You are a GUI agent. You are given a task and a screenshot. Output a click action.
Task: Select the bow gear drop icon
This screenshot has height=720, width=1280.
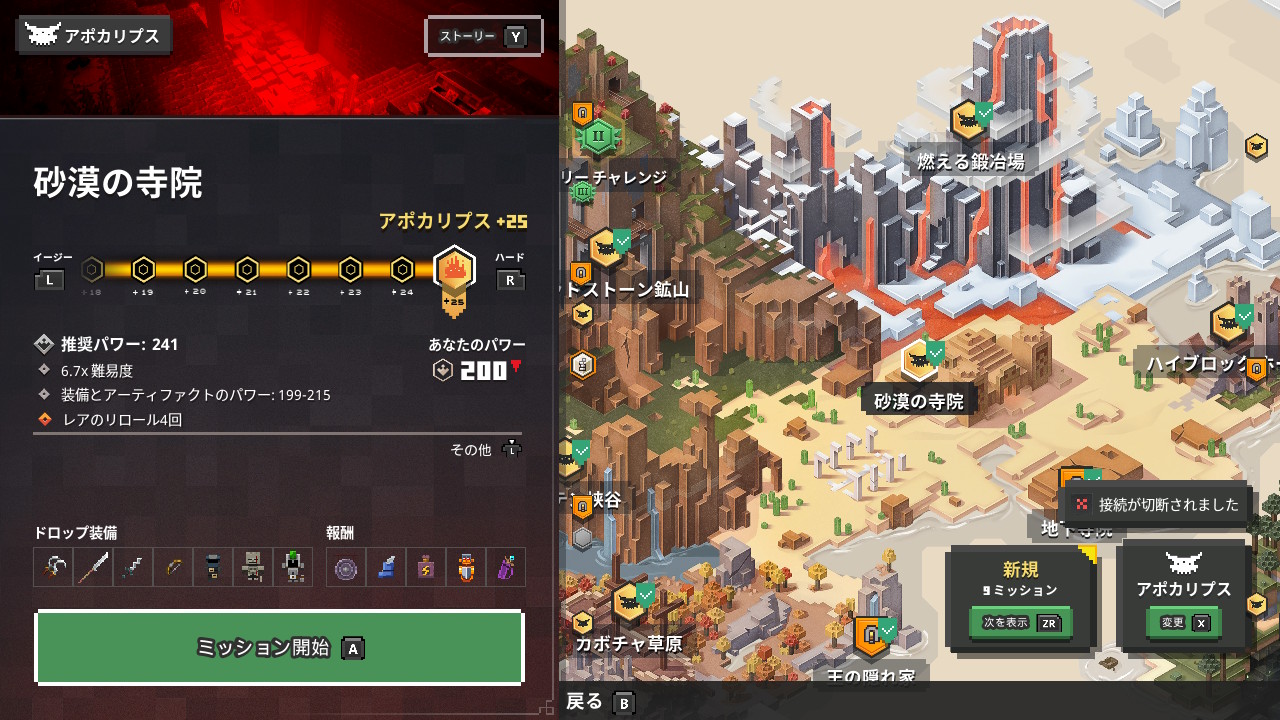coord(173,567)
